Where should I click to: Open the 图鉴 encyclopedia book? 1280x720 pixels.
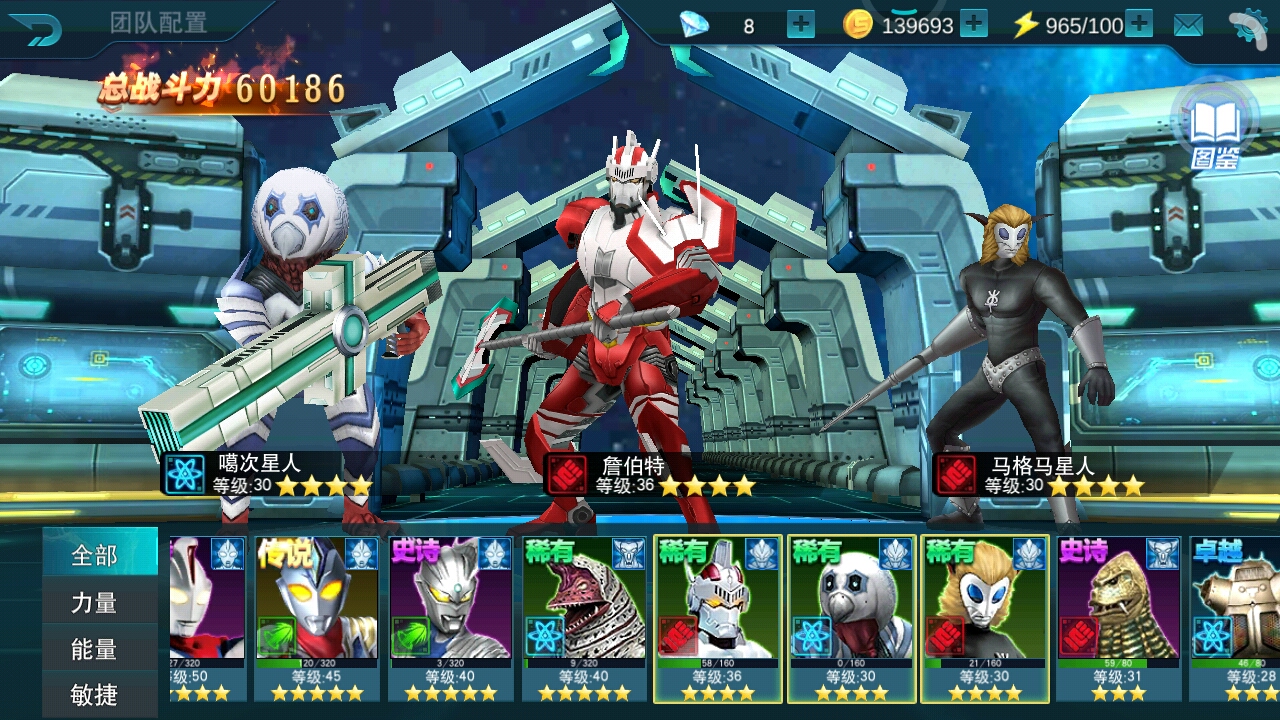click(1215, 130)
